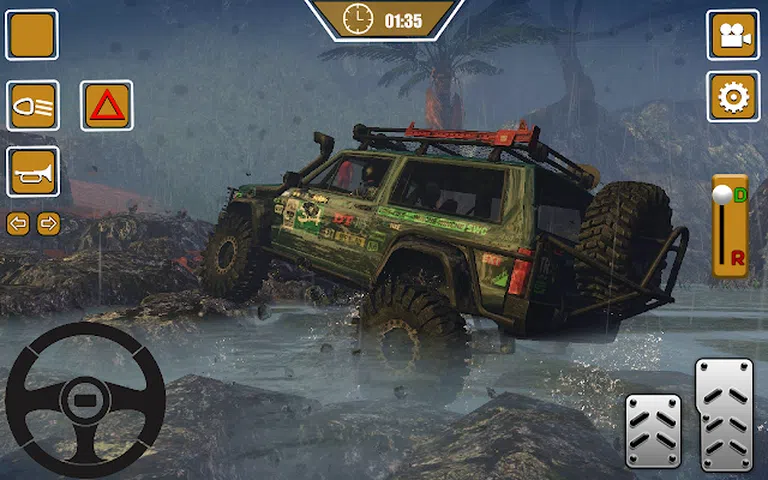Tap the accelerator gas pedal
Screen dimensions: 768x480
(x=724, y=413)
